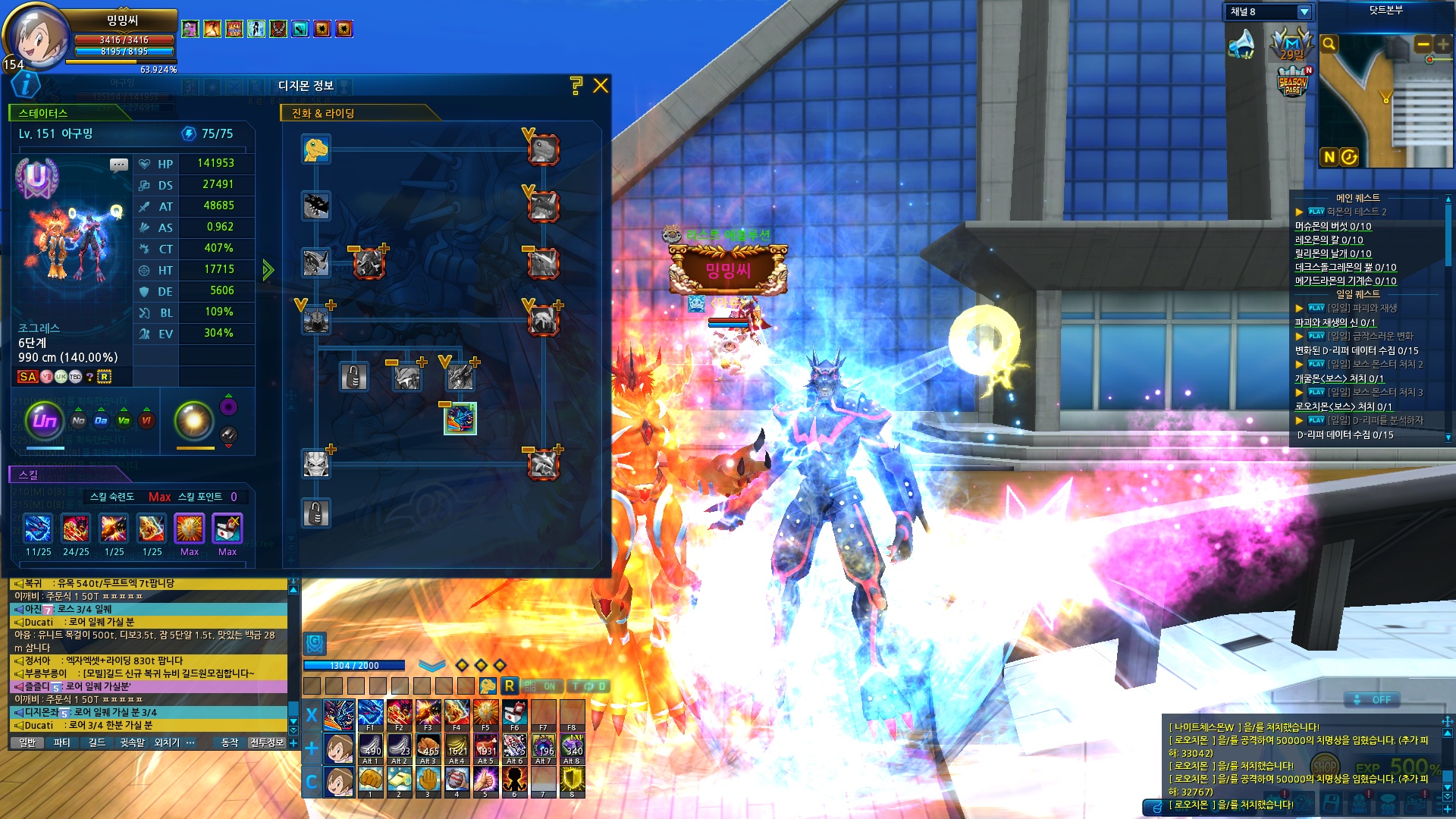The height and width of the screenshot is (819, 1456).
Task: Use the banana item in slot Alt 4
Action: [457, 747]
